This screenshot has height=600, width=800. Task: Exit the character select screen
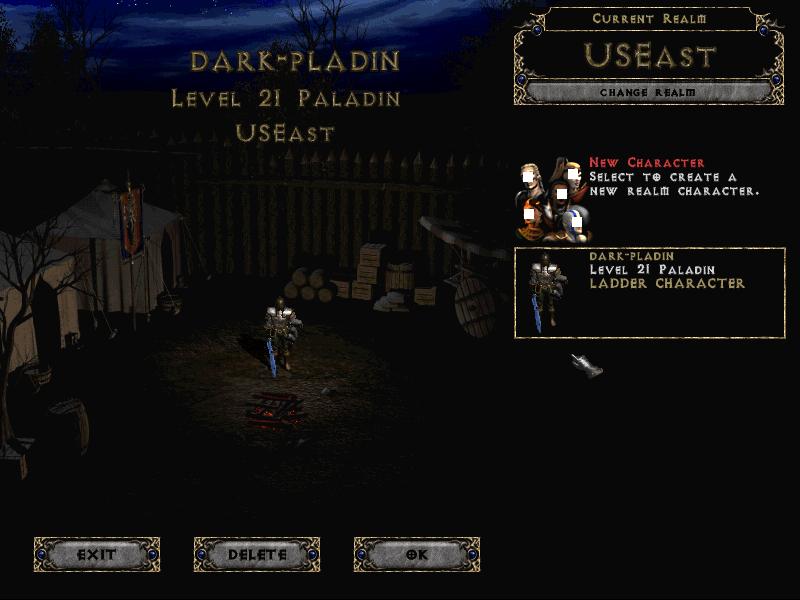[97, 554]
